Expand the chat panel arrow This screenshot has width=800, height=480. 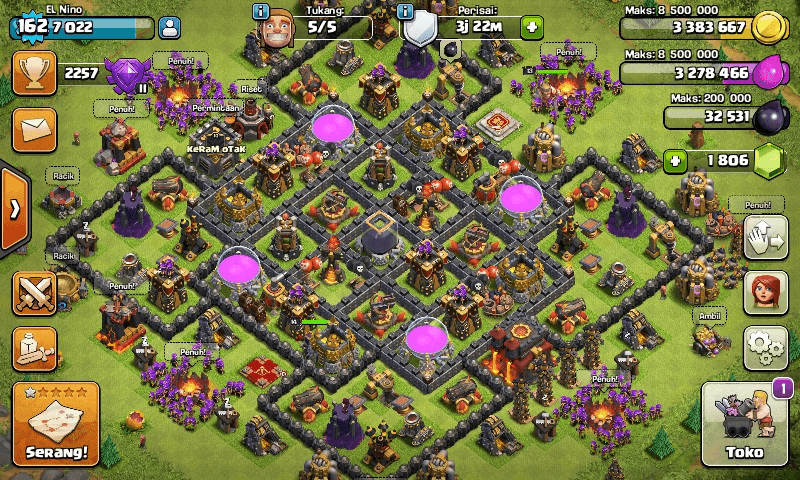pos(14,209)
